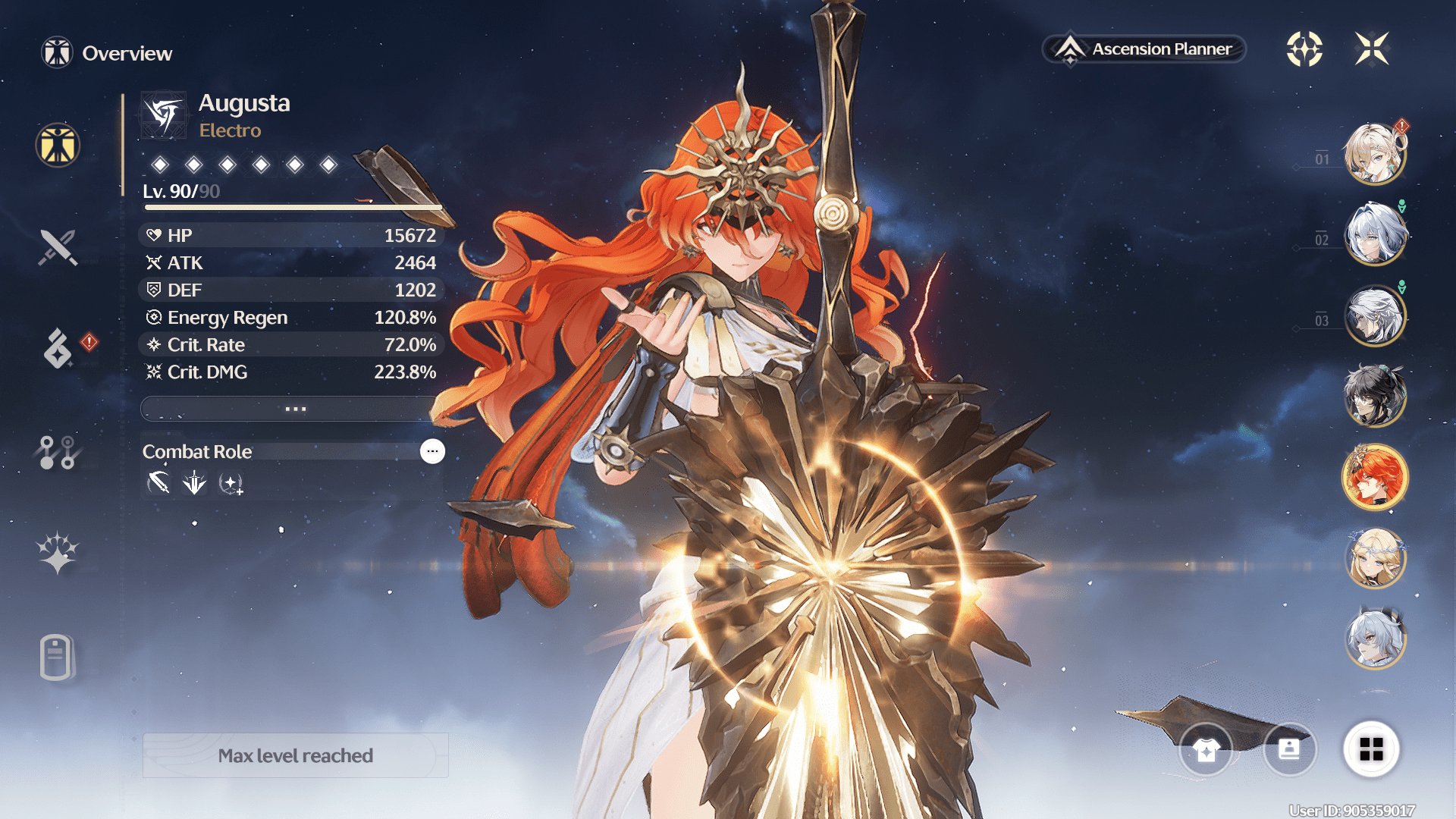Pick the blonde character with the flower crown
The image size is (1456, 819).
click(x=1374, y=559)
